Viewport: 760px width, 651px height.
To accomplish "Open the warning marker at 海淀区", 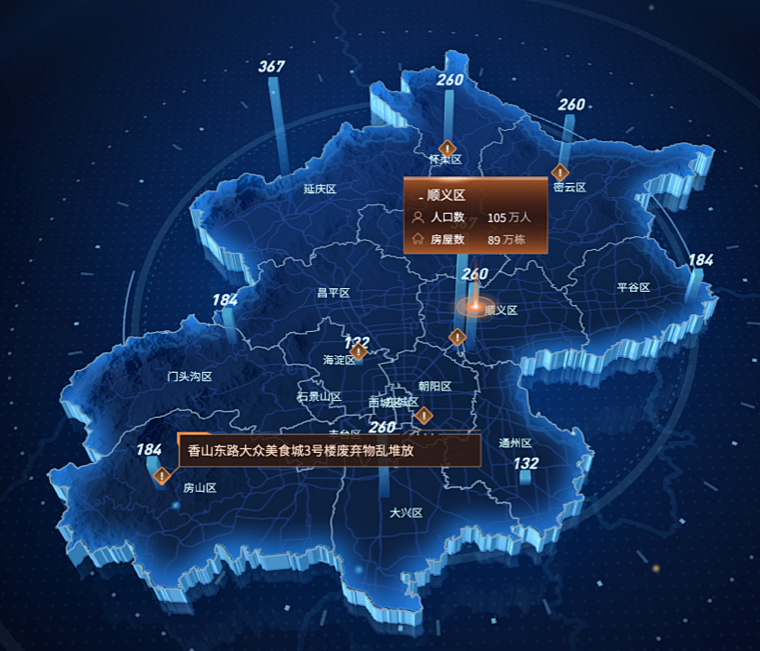I will [x=358, y=352].
